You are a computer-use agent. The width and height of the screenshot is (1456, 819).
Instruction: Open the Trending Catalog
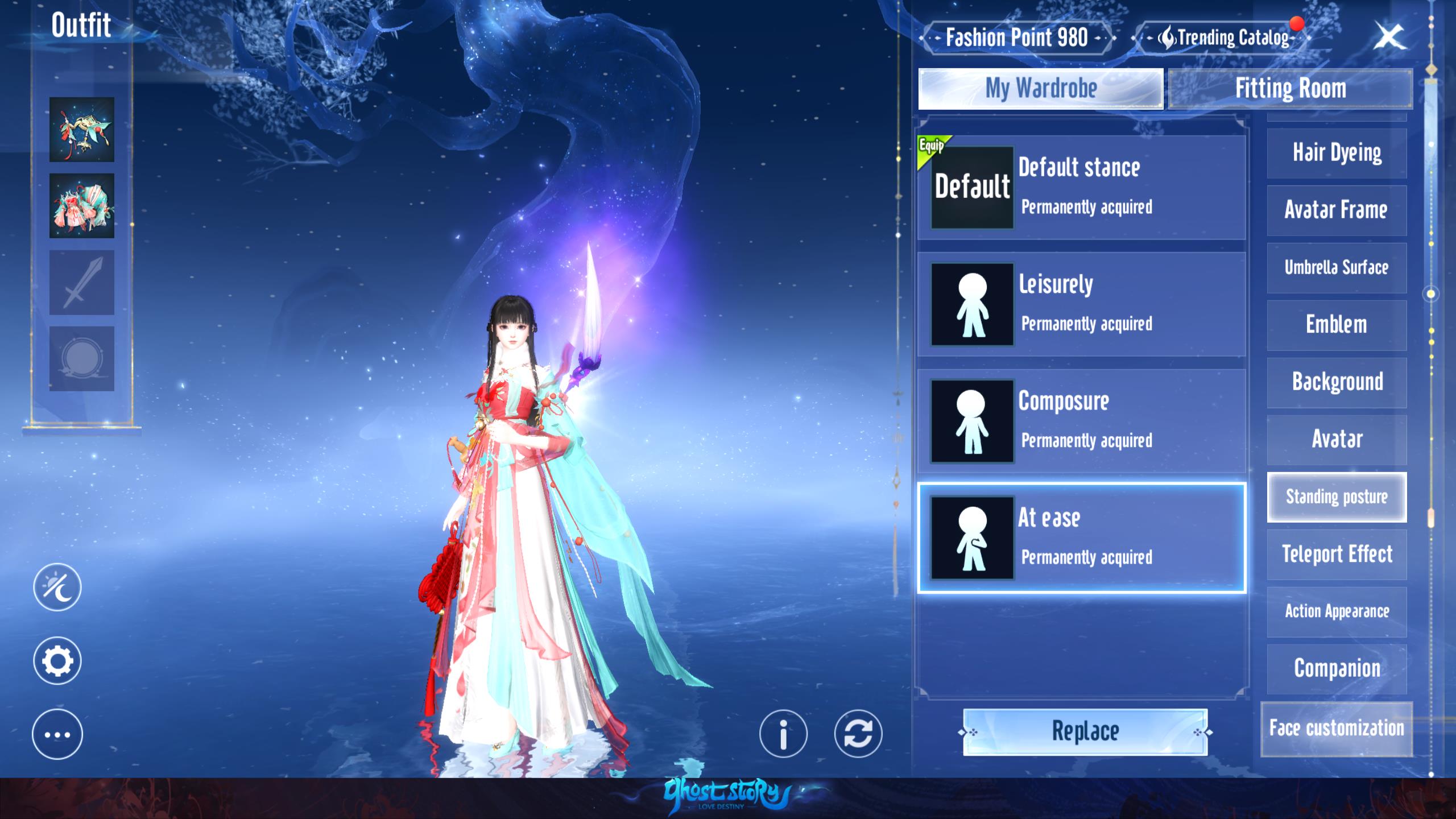point(1223,38)
